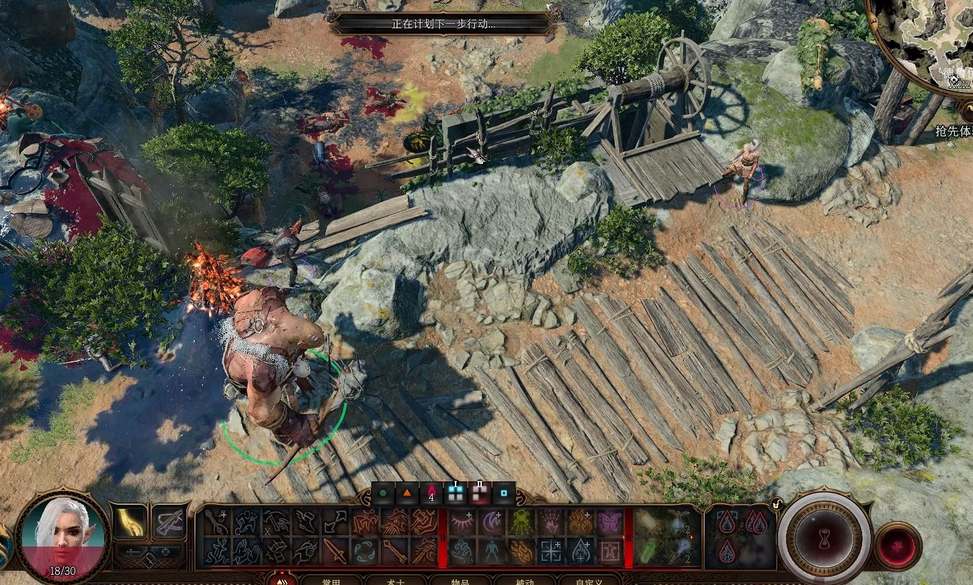Select the pink eyelash spell icon
The image size is (973, 585).
(464, 522)
